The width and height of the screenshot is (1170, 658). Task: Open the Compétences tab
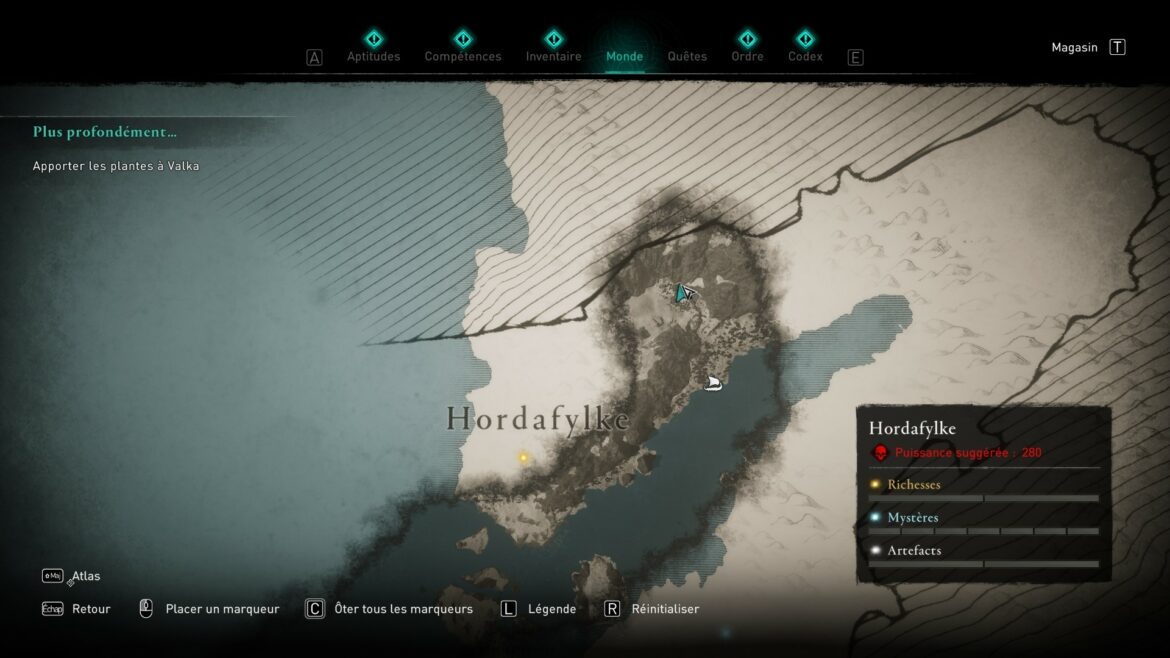point(463,56)
